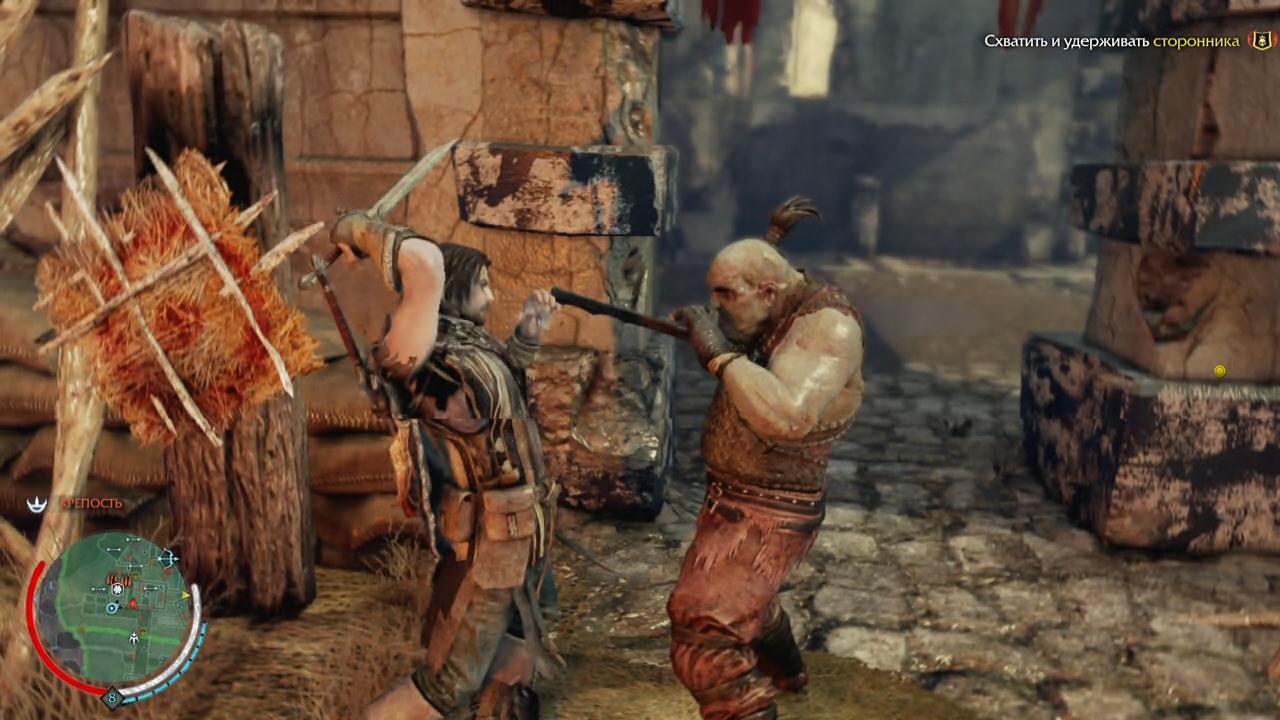Click the Крепость location crown icon
Screen dimensions: 1280x720
click(x=37, y=503)
